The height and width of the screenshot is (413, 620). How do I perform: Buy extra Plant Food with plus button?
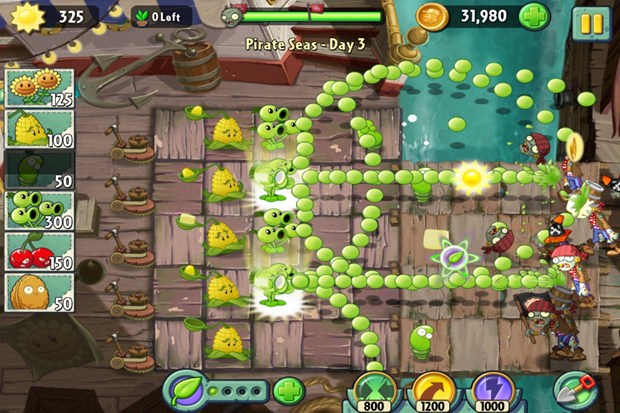[287, 389]
